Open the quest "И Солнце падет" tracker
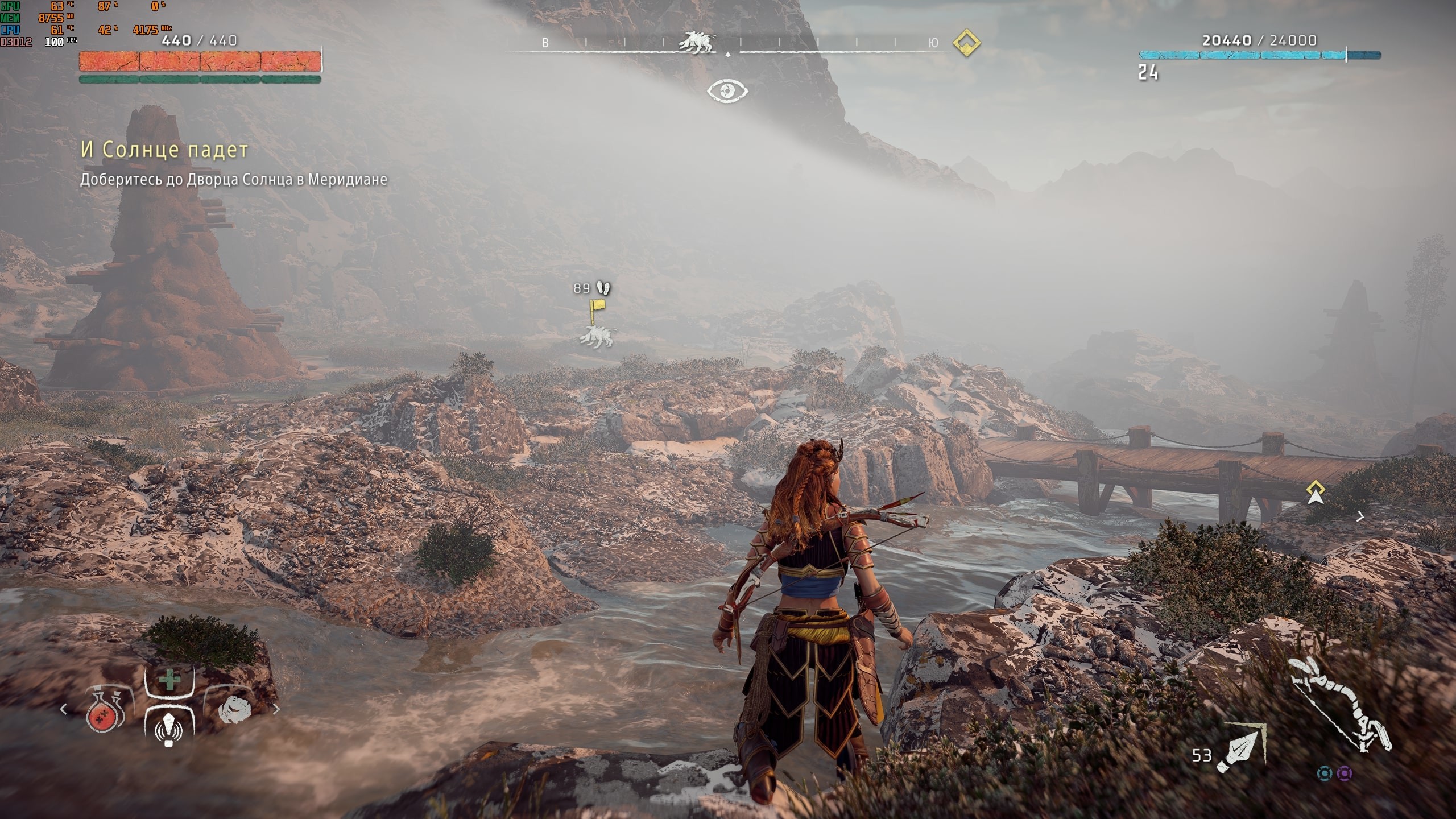The height and width of the screenshot is (819, 1456). 164,150
